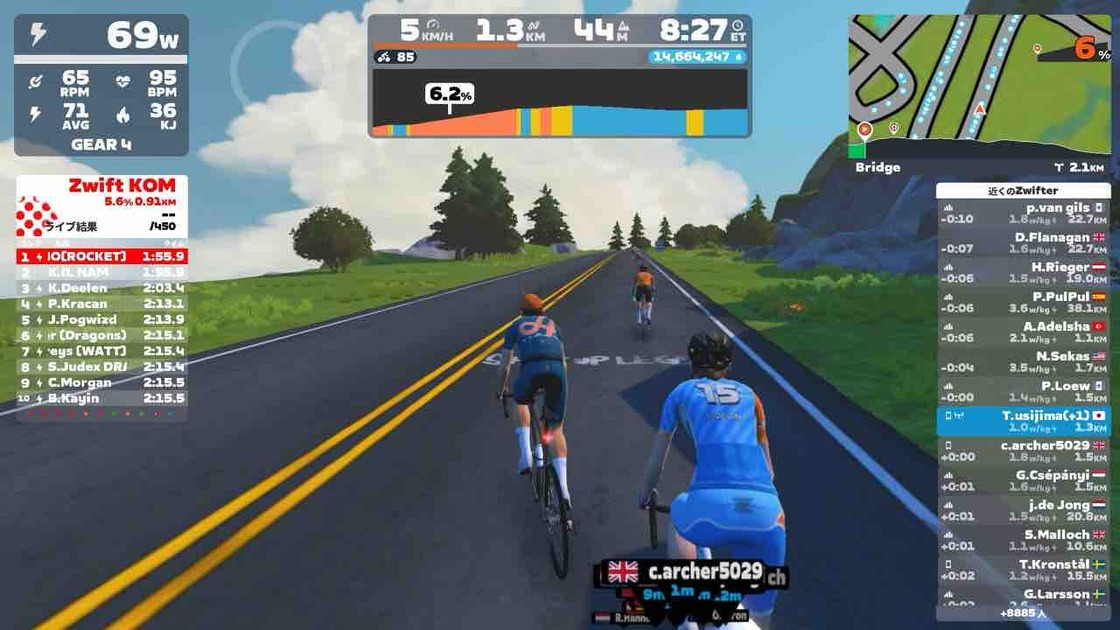
Task: Open the minimap in the corner
Action: 979,86
